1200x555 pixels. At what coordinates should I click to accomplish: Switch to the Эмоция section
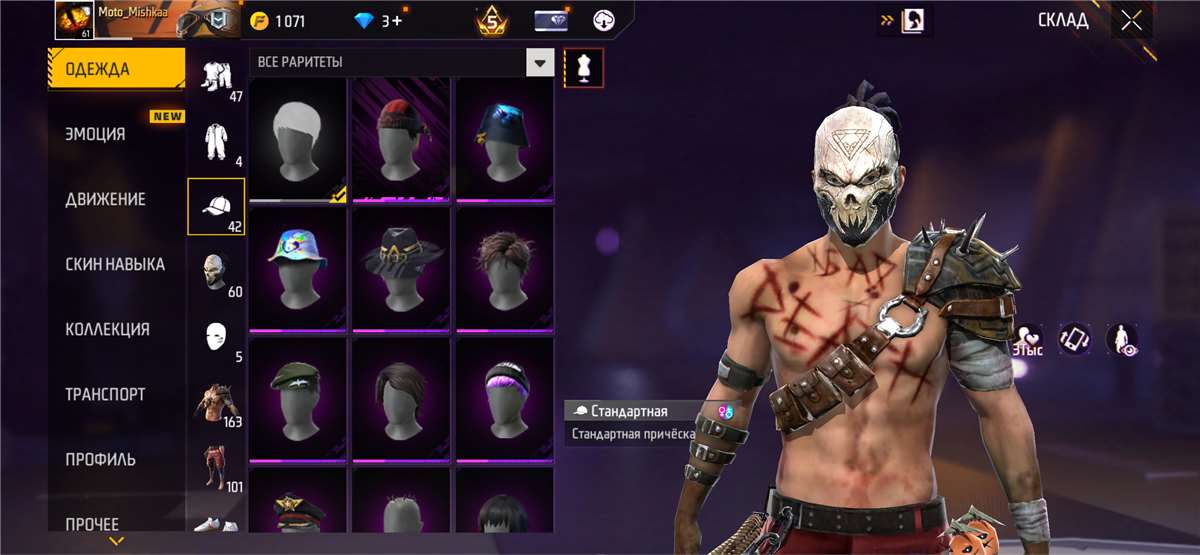(95, 134)
